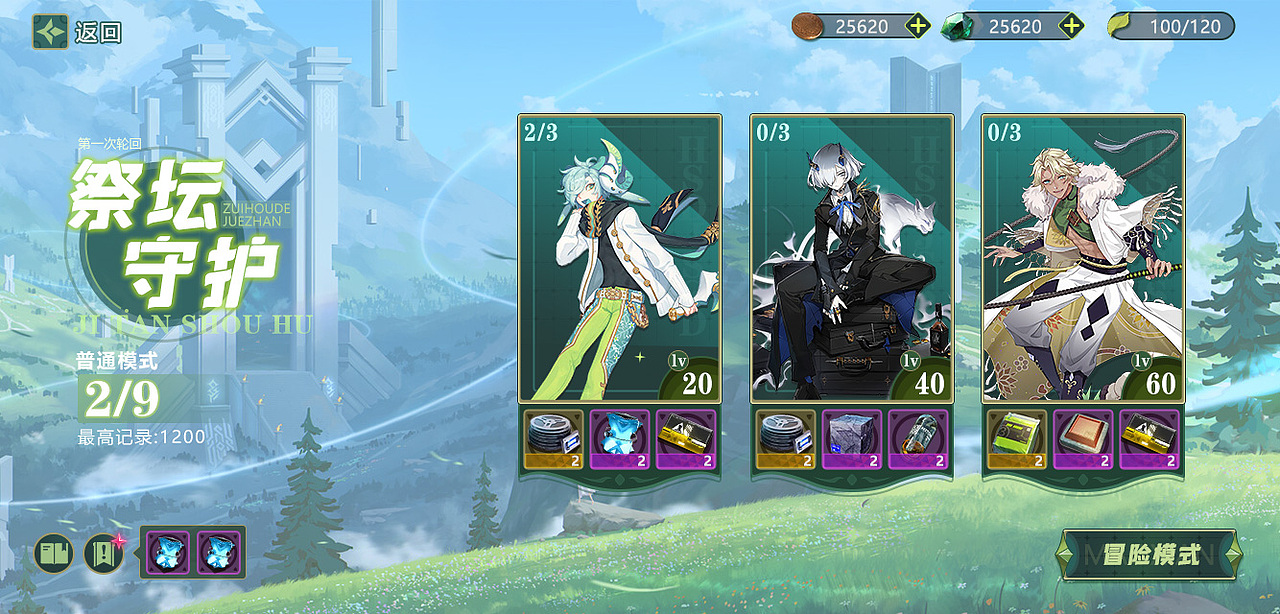1280x614 pixels.
Task: Open the exclamation banner quest icon
Action: (x=103, y=553)
